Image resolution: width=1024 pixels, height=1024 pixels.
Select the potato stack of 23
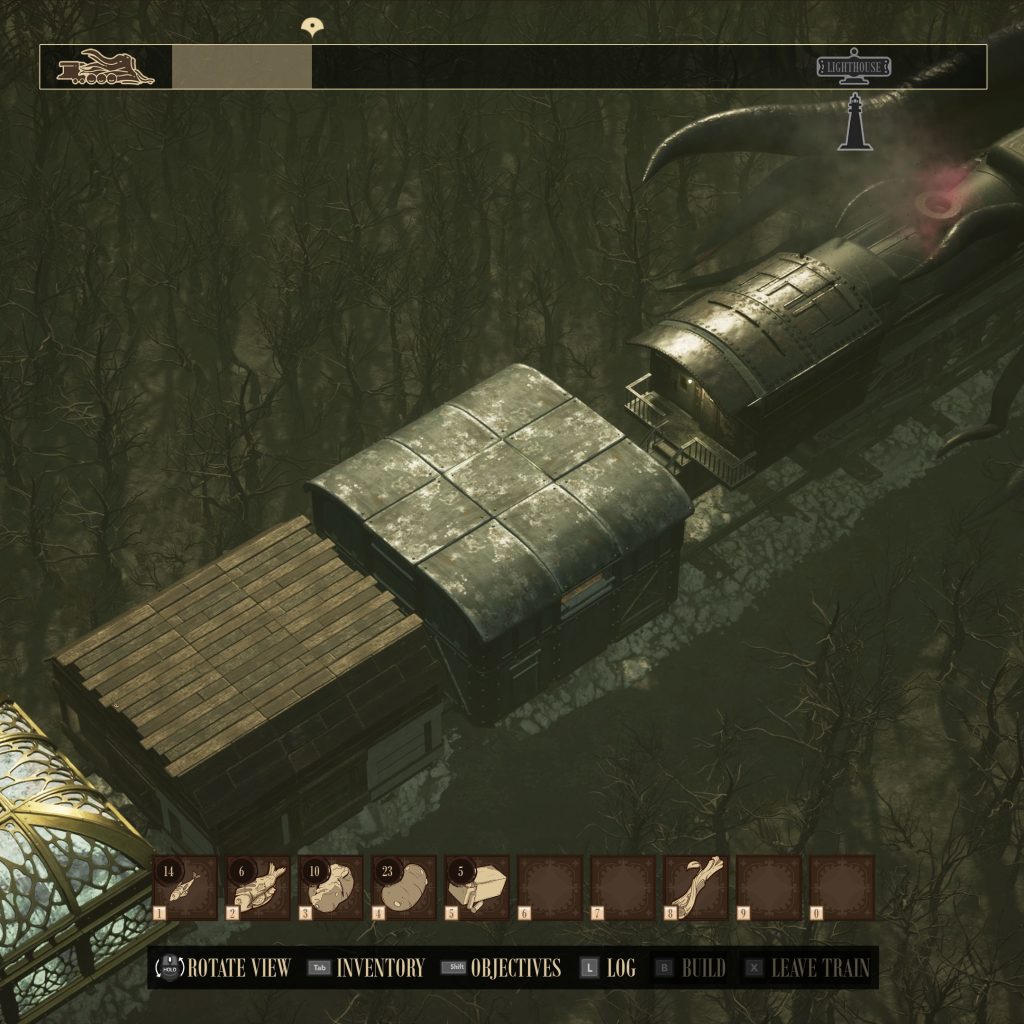click(405, 887)
